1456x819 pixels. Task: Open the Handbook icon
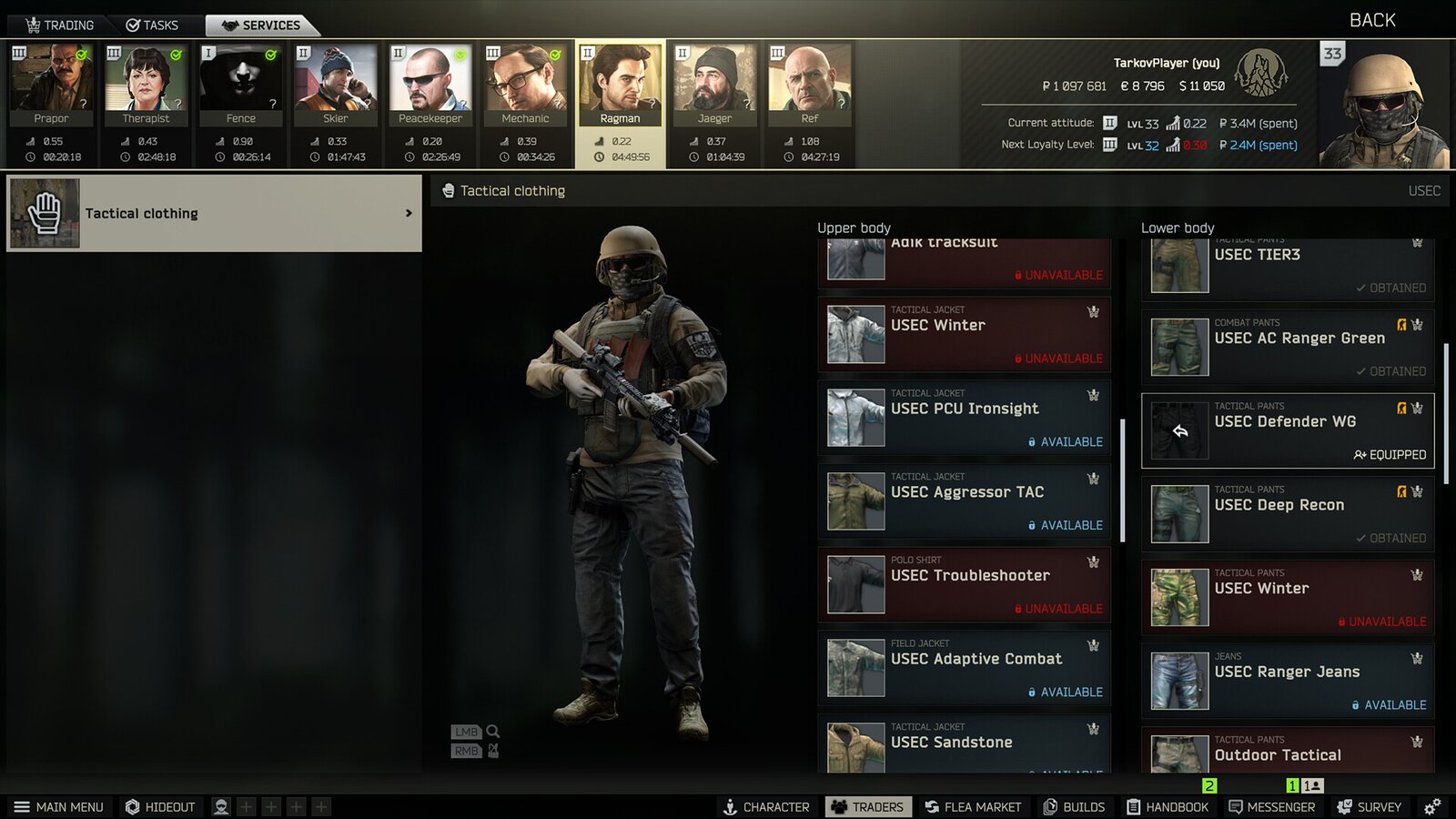pos(1131,806)
